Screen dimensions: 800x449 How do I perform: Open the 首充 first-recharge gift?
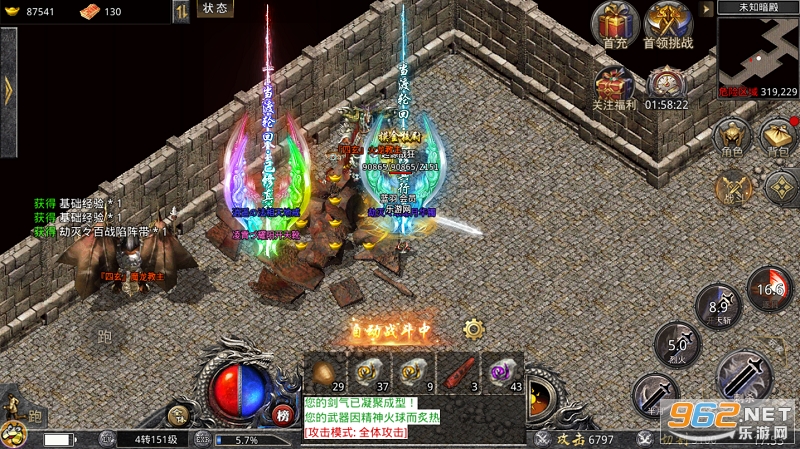(x=616, y=24)
